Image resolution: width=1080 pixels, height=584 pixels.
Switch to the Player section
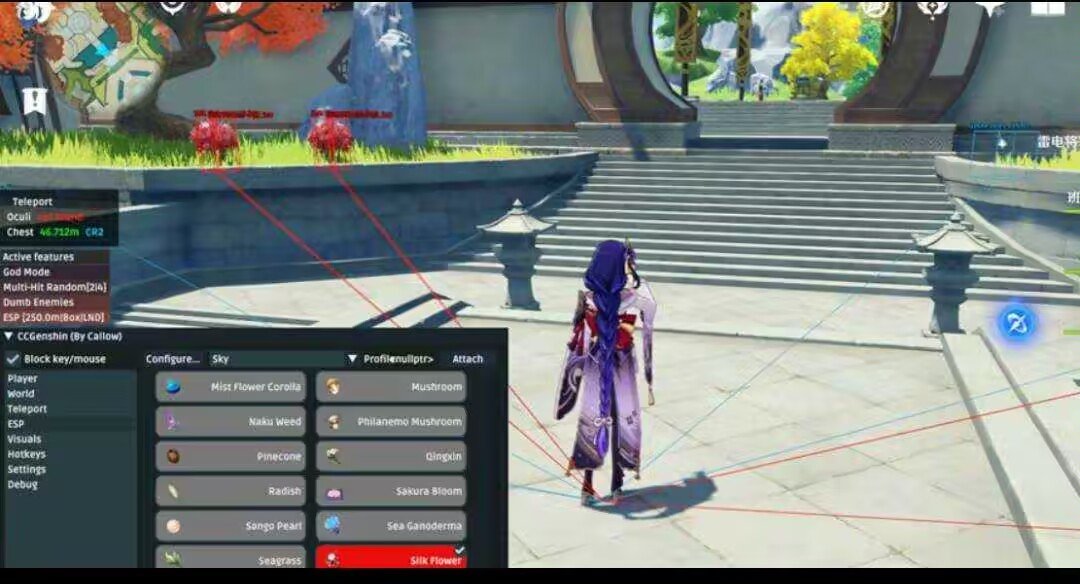coord(22,379)
